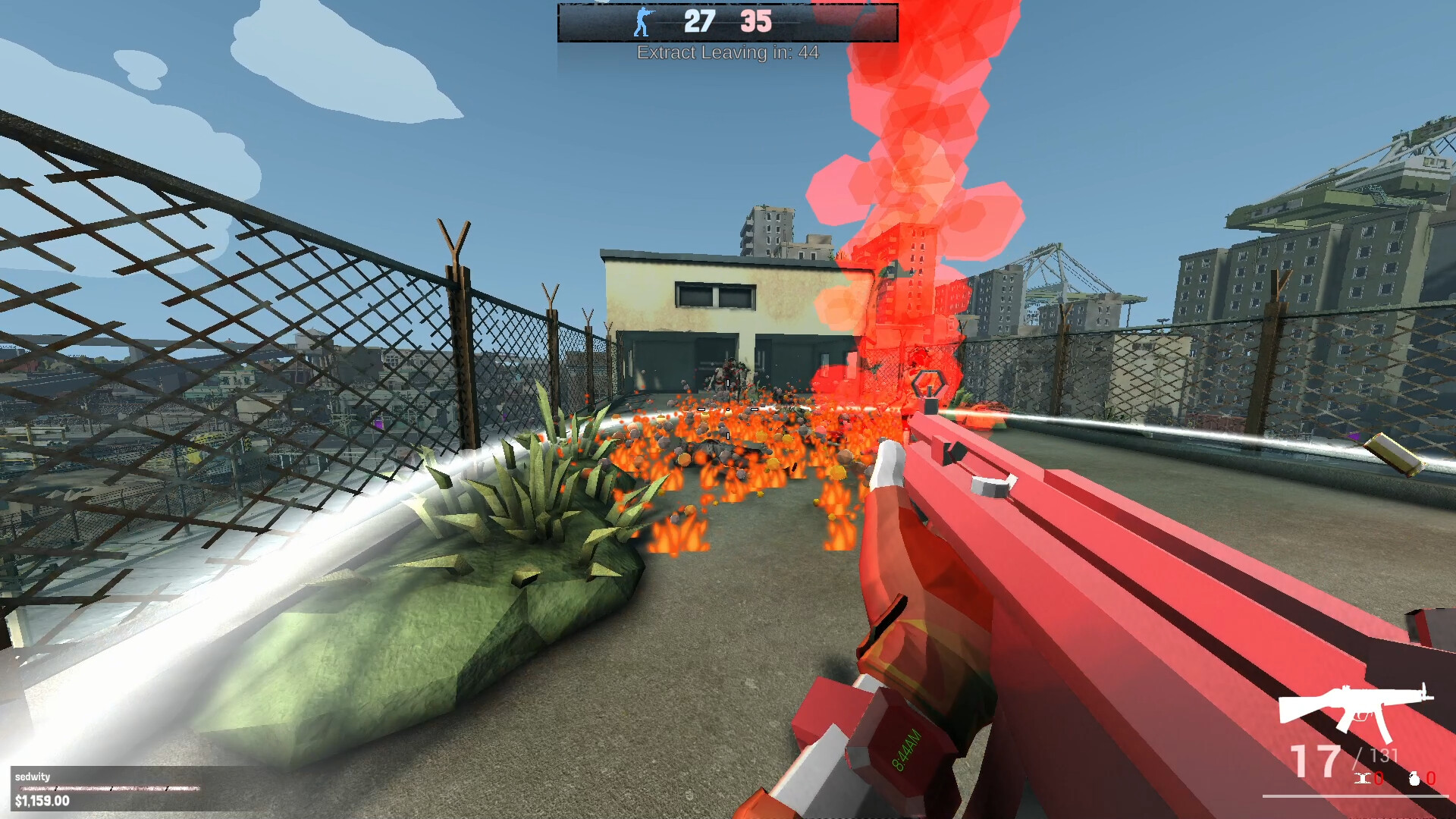Open the Extract Leaving in: 44 banner
The image size is (1456, 819).
point(728,53)
